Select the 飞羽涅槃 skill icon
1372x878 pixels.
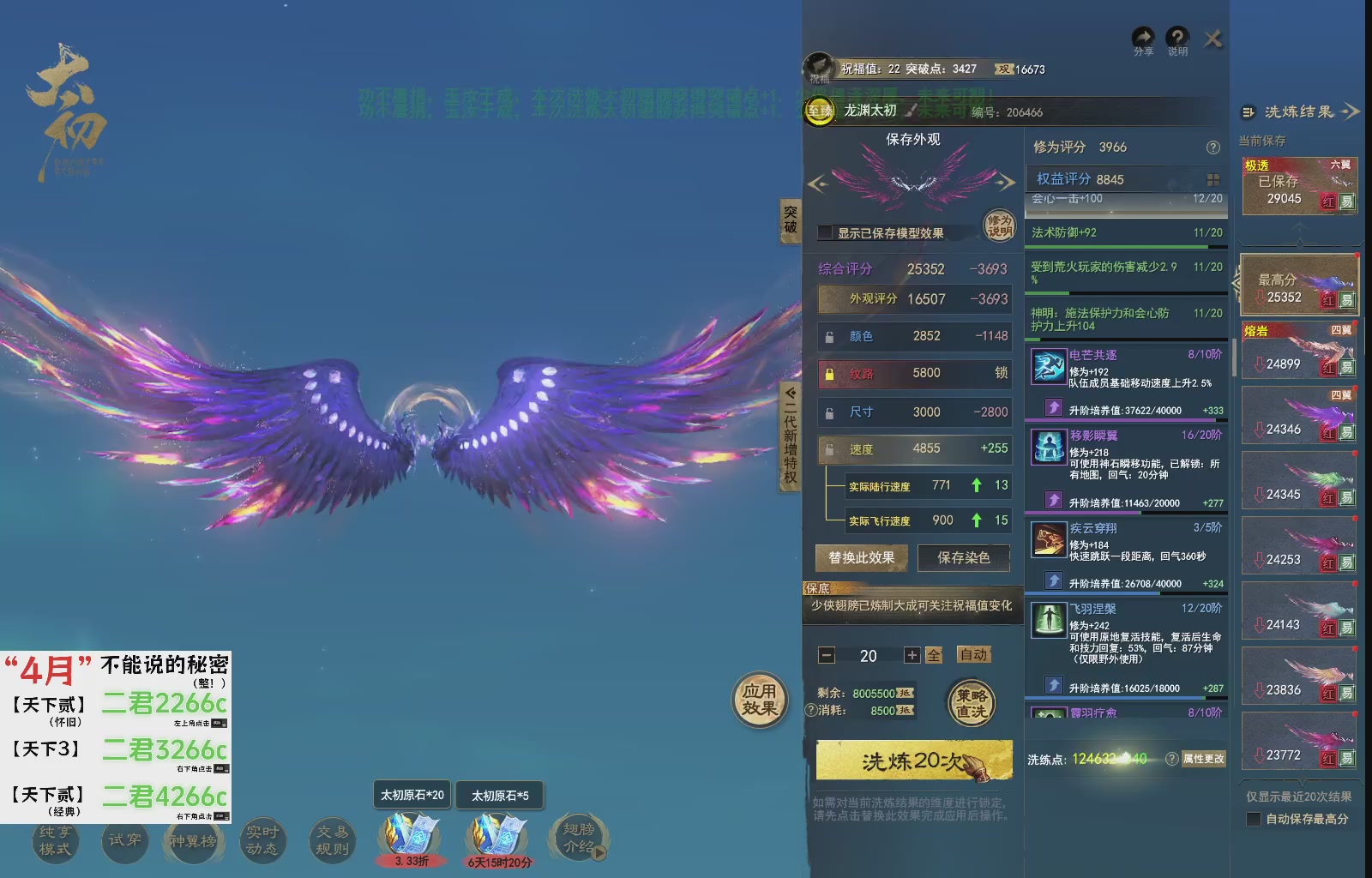(1048, 619)
